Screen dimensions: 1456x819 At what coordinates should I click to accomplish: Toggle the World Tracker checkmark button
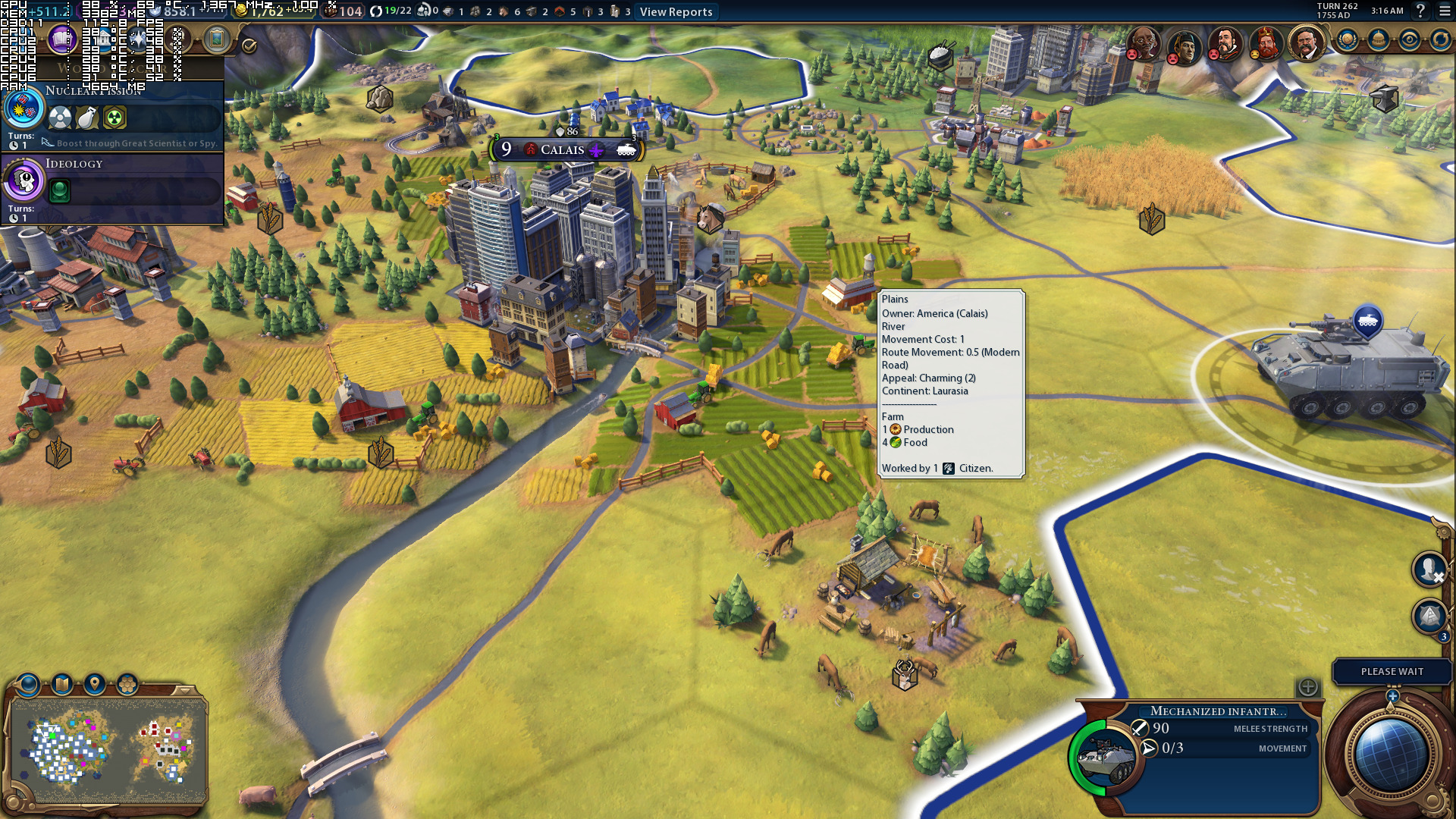[249, 45]
